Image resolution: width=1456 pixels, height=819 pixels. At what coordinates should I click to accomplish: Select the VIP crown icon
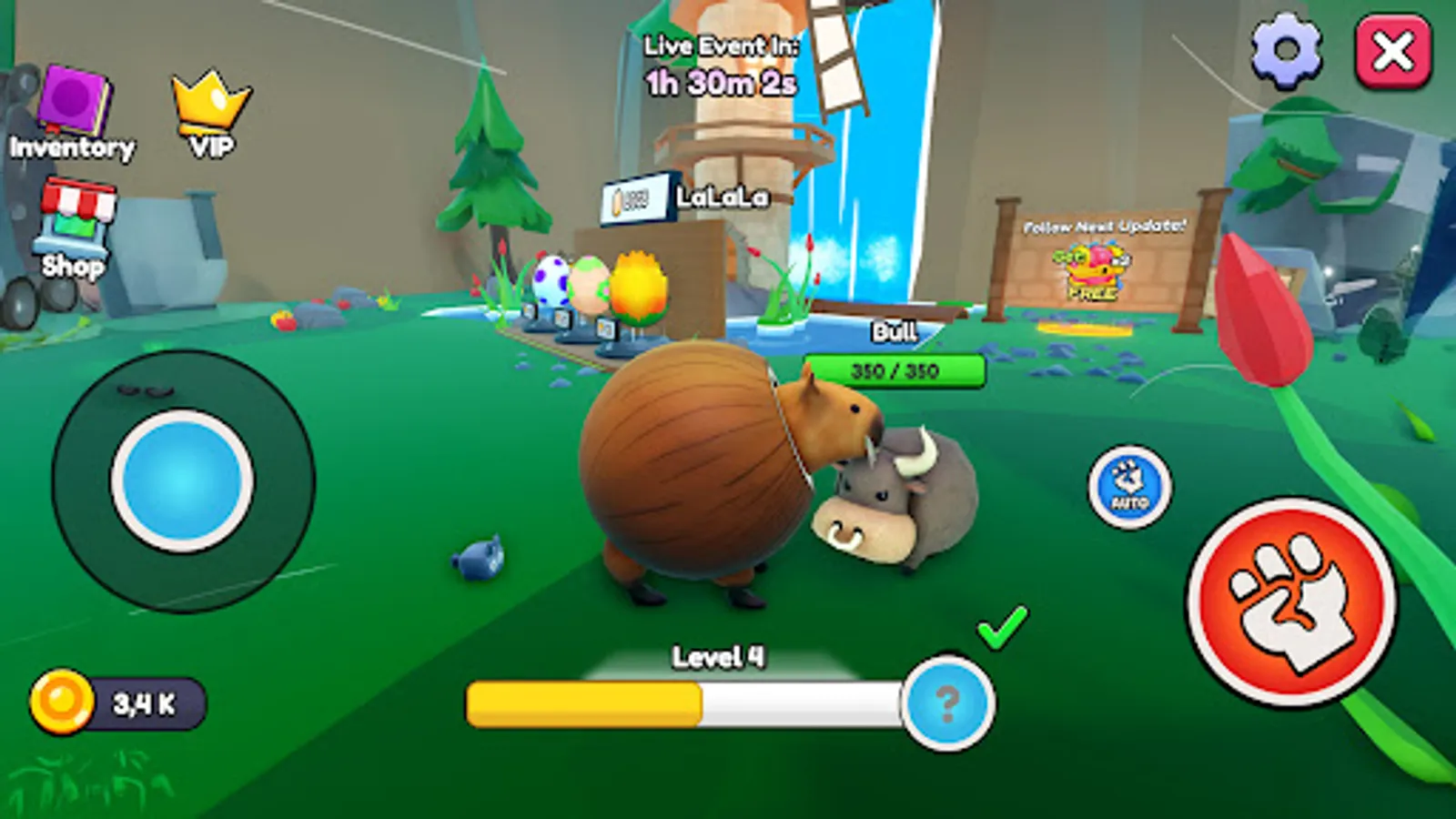tap(209, 100)
